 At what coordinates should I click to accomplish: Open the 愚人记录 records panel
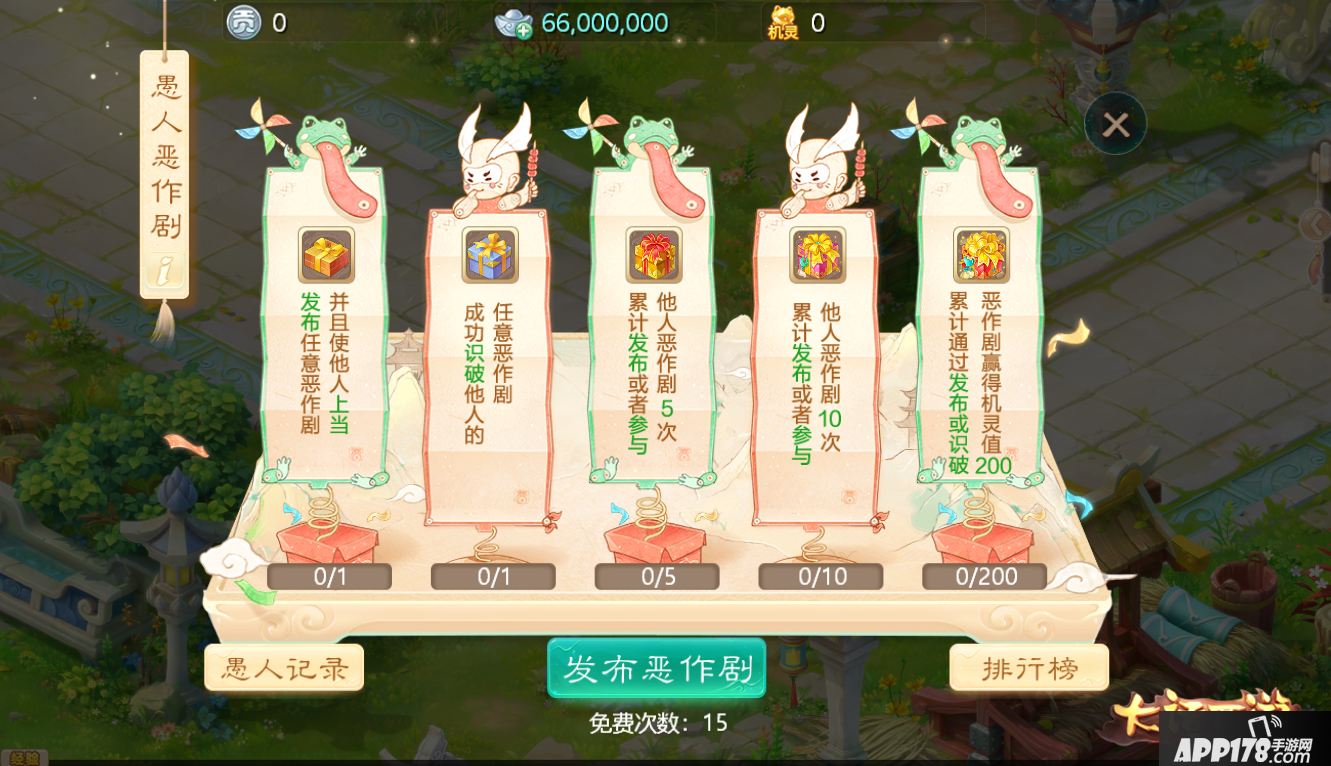(284, 667)
